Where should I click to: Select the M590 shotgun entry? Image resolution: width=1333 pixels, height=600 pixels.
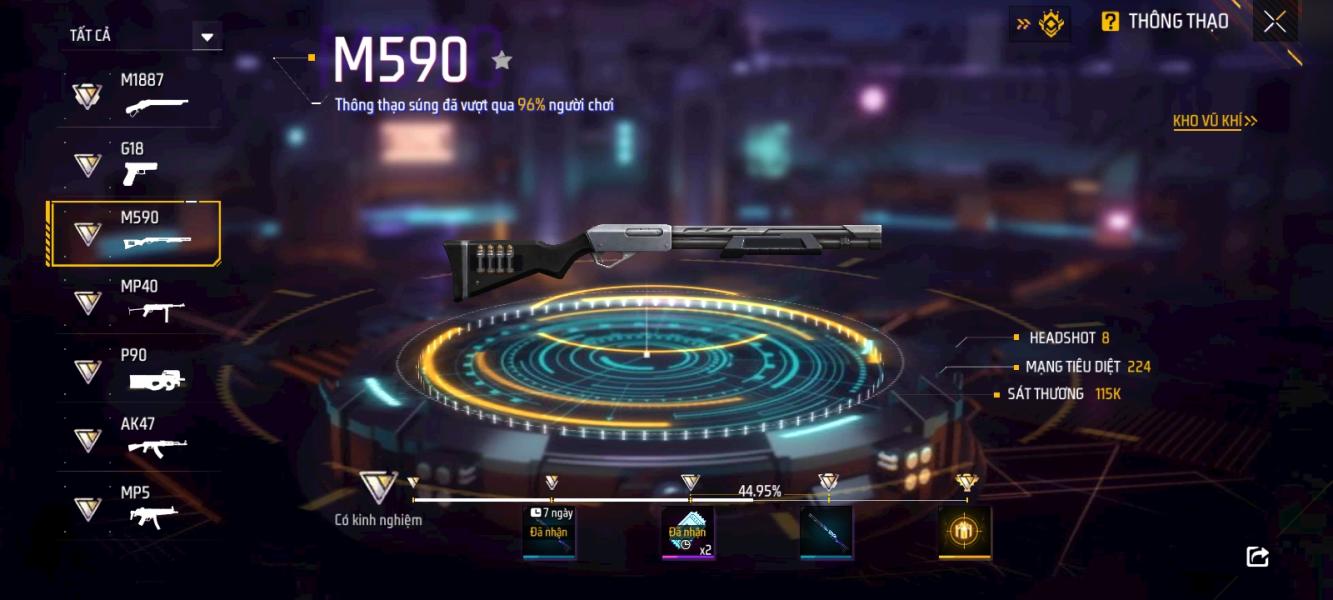[135, 233]
